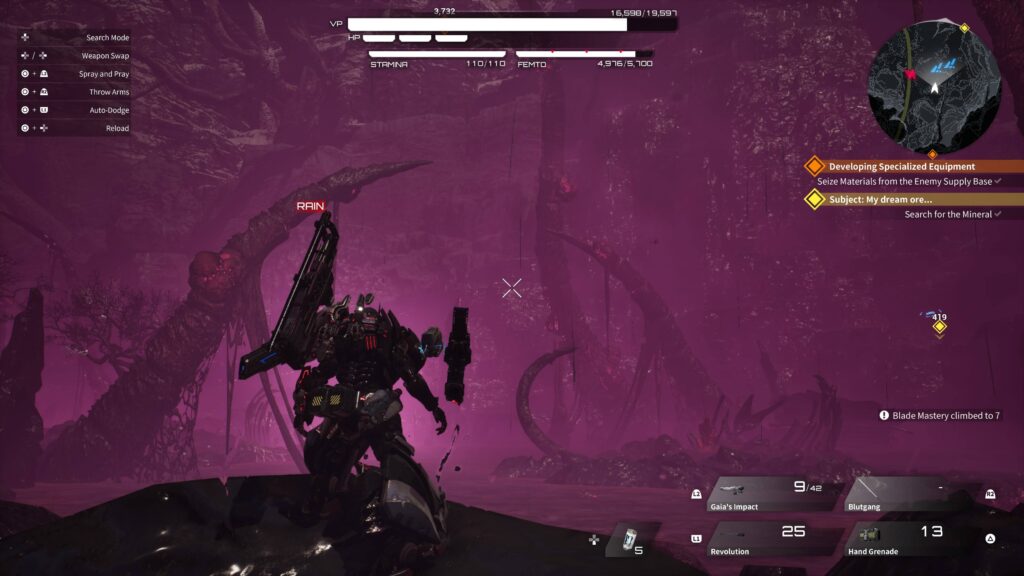The width and height of the screenshot is (1024, 576).
Task: Choose the Gaia's Impact weapon slot
Action: tap(771, 494)
